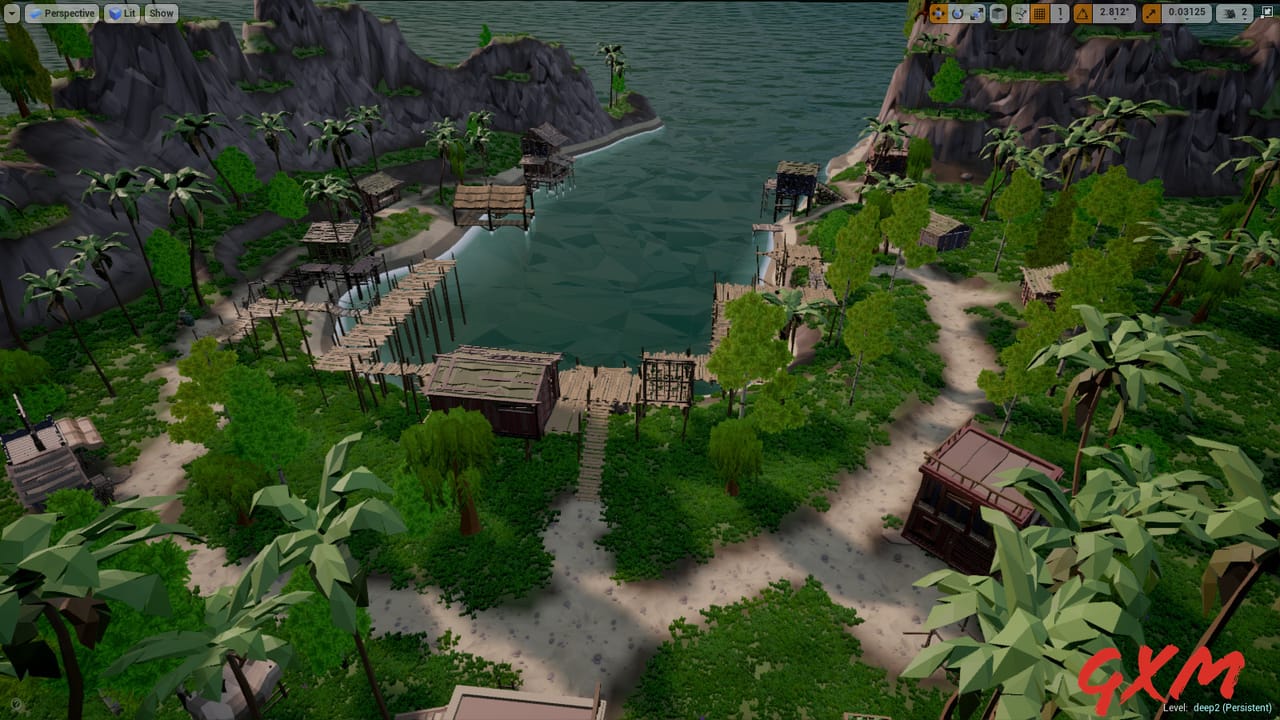This screenshot has width=1280, height=720.
Task: Click the Lit view mode button
Action: tap(121, 13)
